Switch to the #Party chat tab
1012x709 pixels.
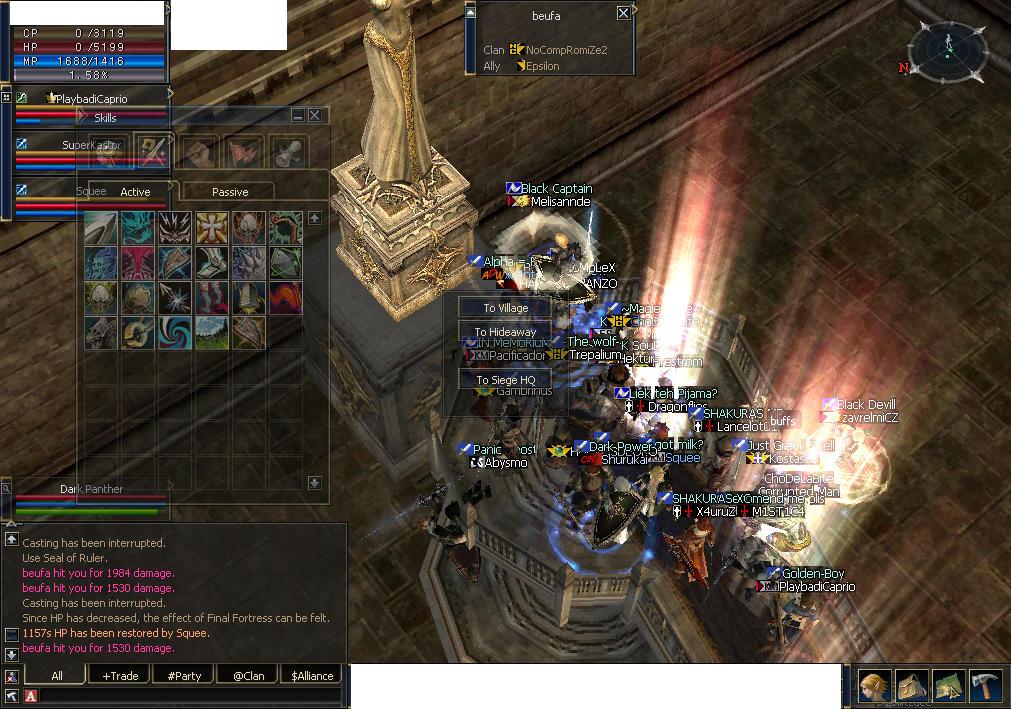[x=184, y=676]
